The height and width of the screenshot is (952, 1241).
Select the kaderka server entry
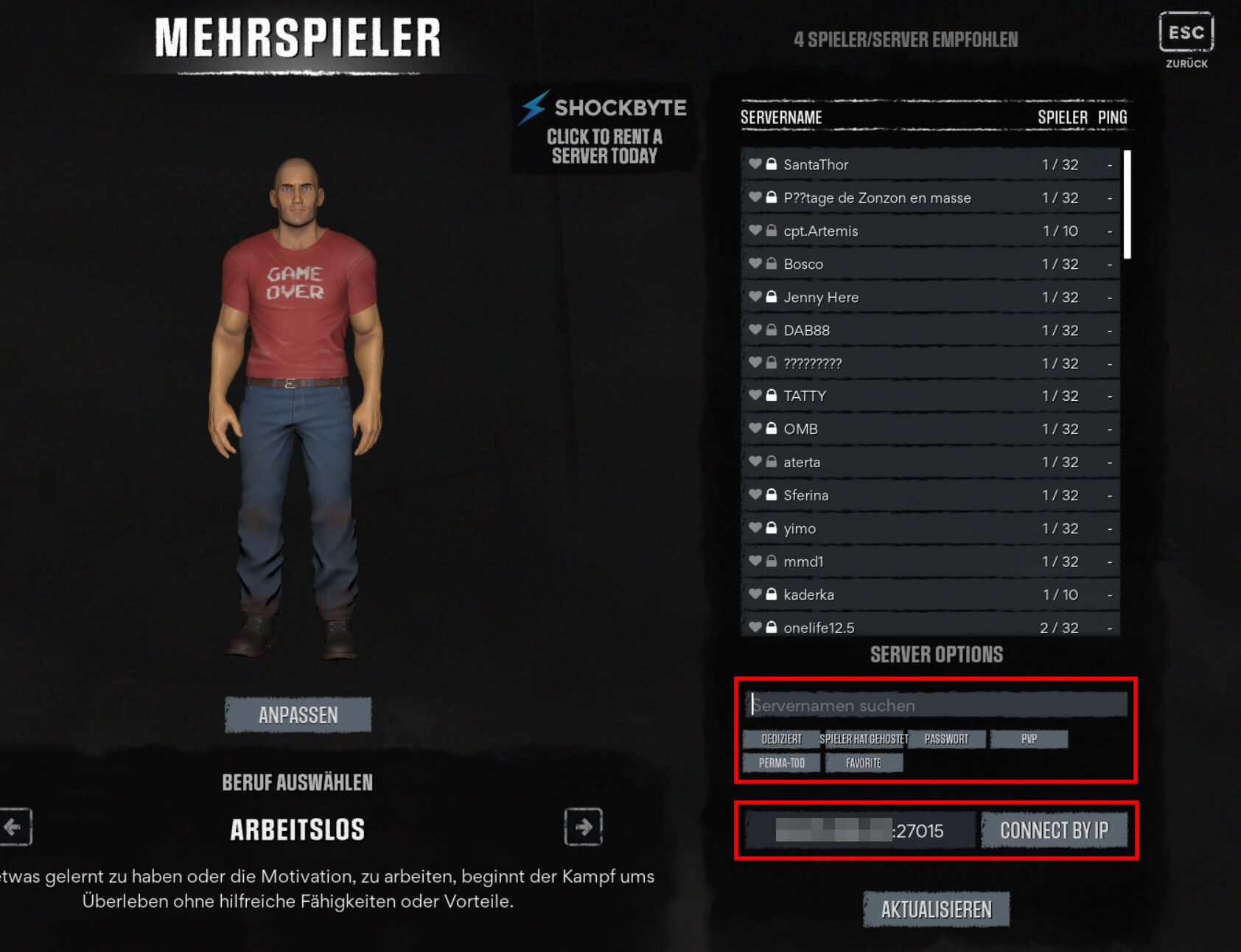(930, 595)
